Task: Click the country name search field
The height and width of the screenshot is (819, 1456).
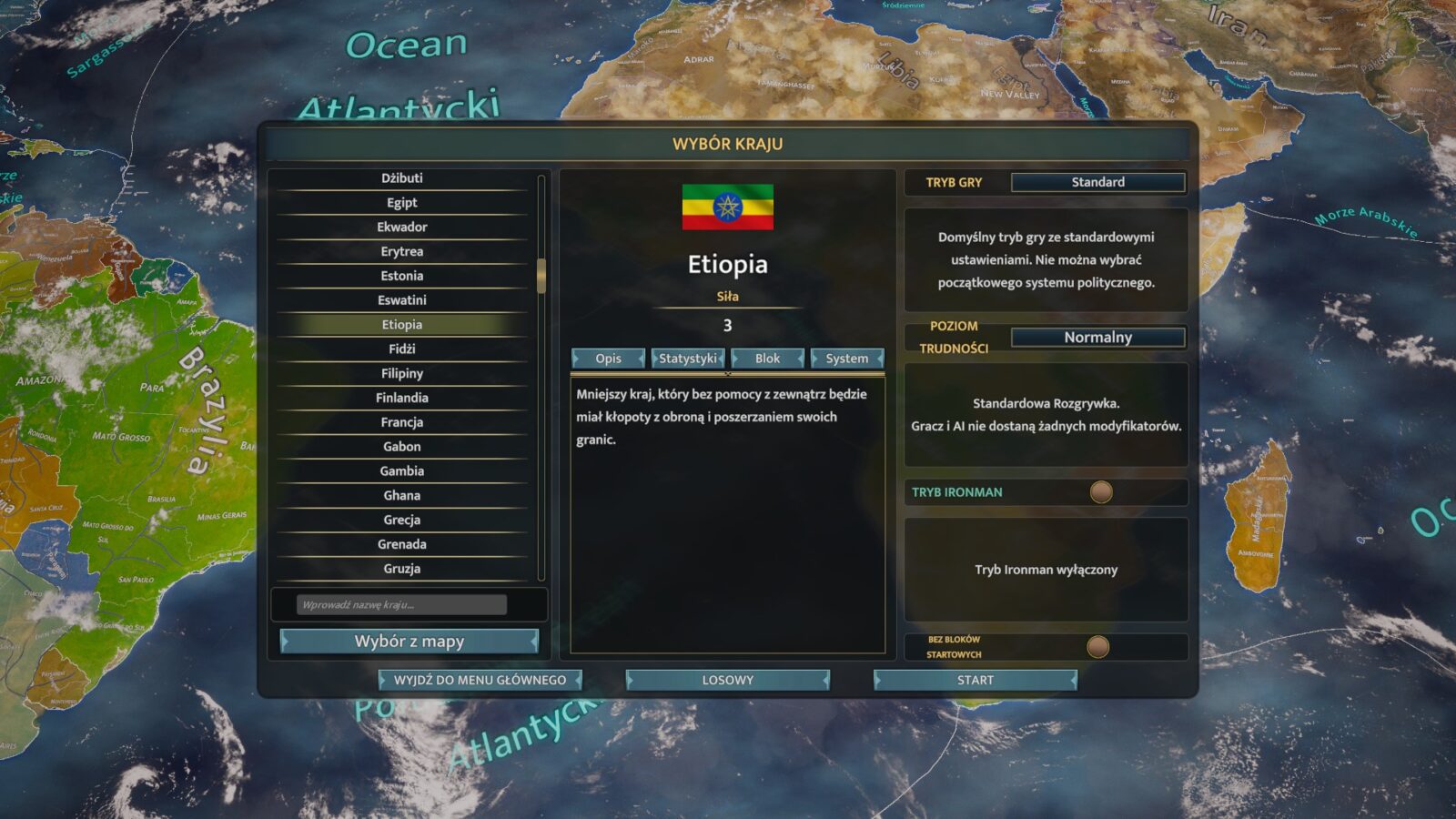Action: click(x=401, y=605)
